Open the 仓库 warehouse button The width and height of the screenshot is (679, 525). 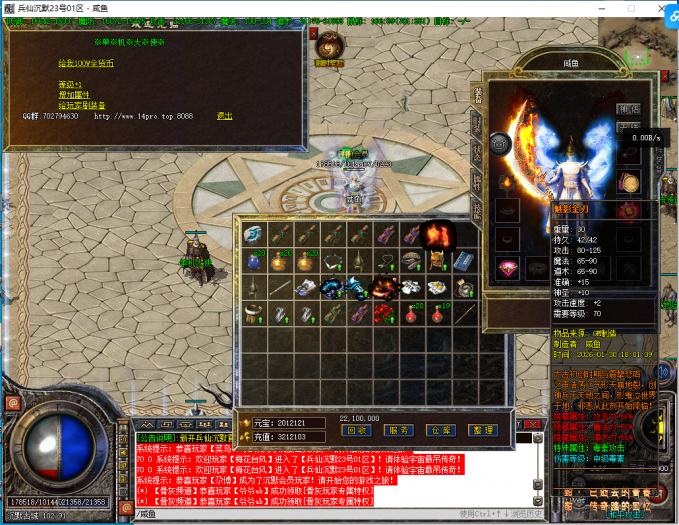(441, 430)
